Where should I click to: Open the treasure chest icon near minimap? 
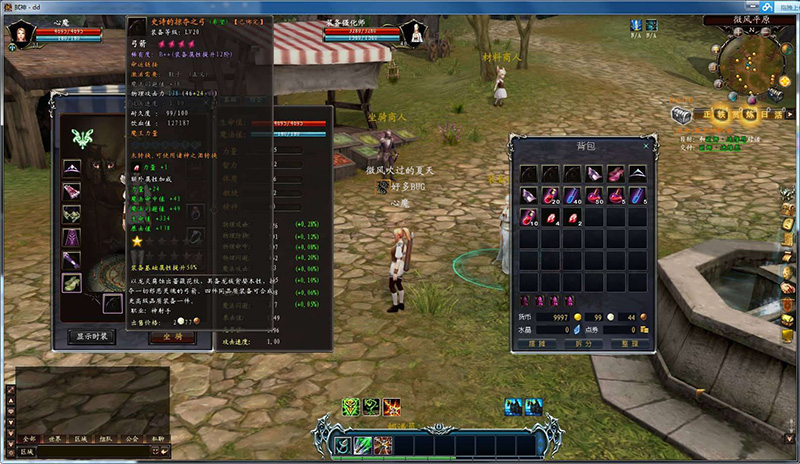coord(682,113)
